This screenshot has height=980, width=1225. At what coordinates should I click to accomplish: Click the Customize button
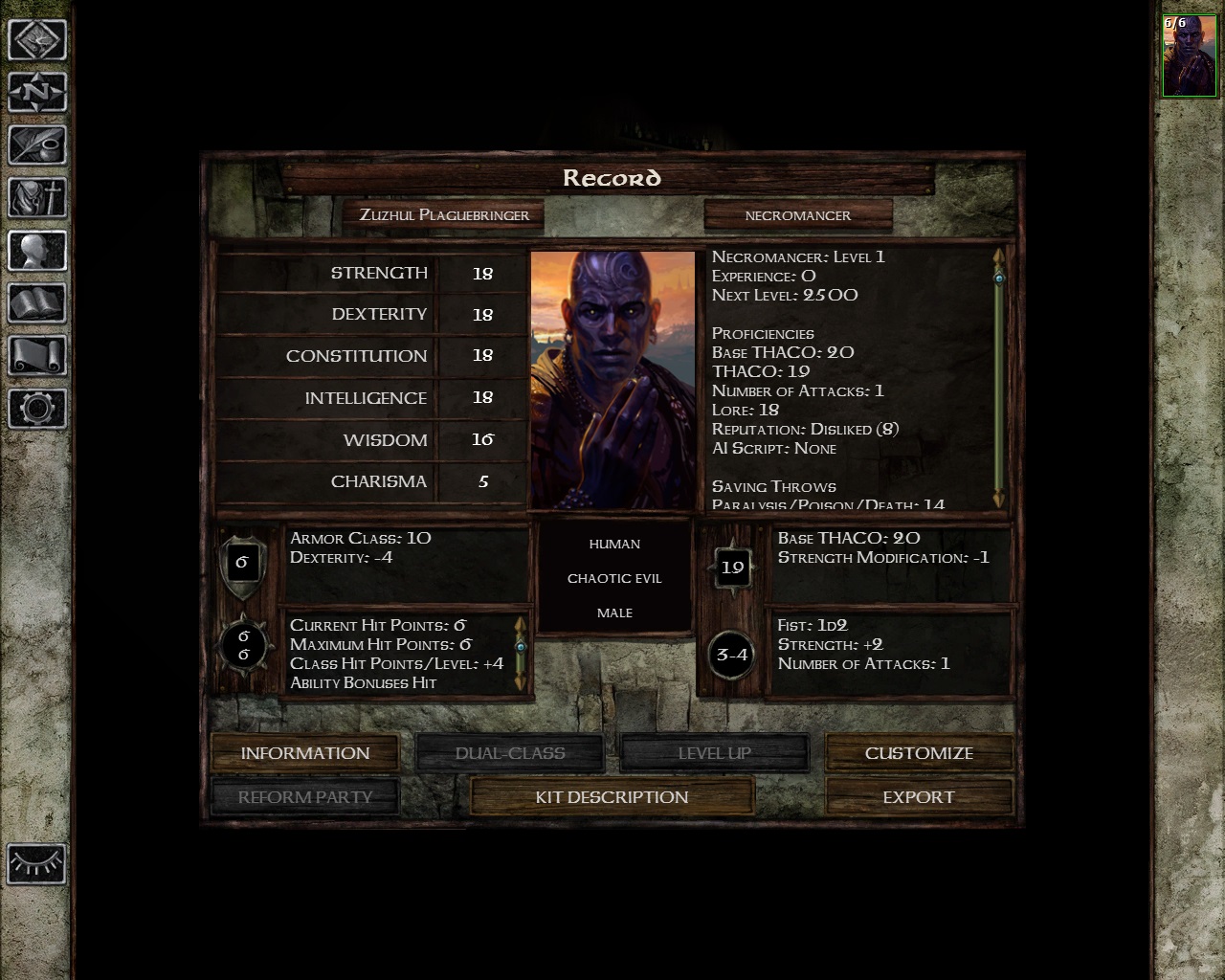(919, 753)
